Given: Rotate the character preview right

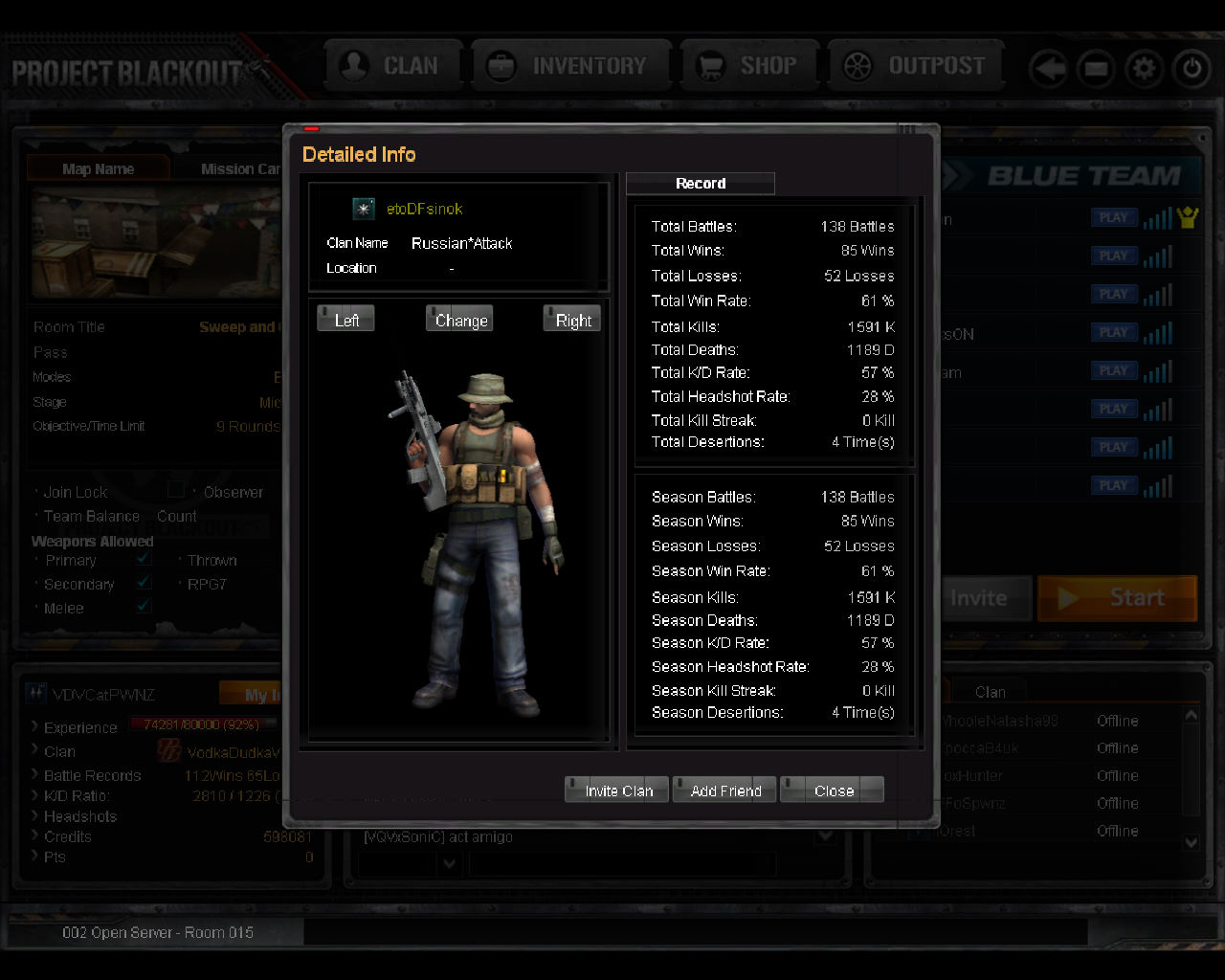Looking at the screenshot, I should (x=572, y=320).
